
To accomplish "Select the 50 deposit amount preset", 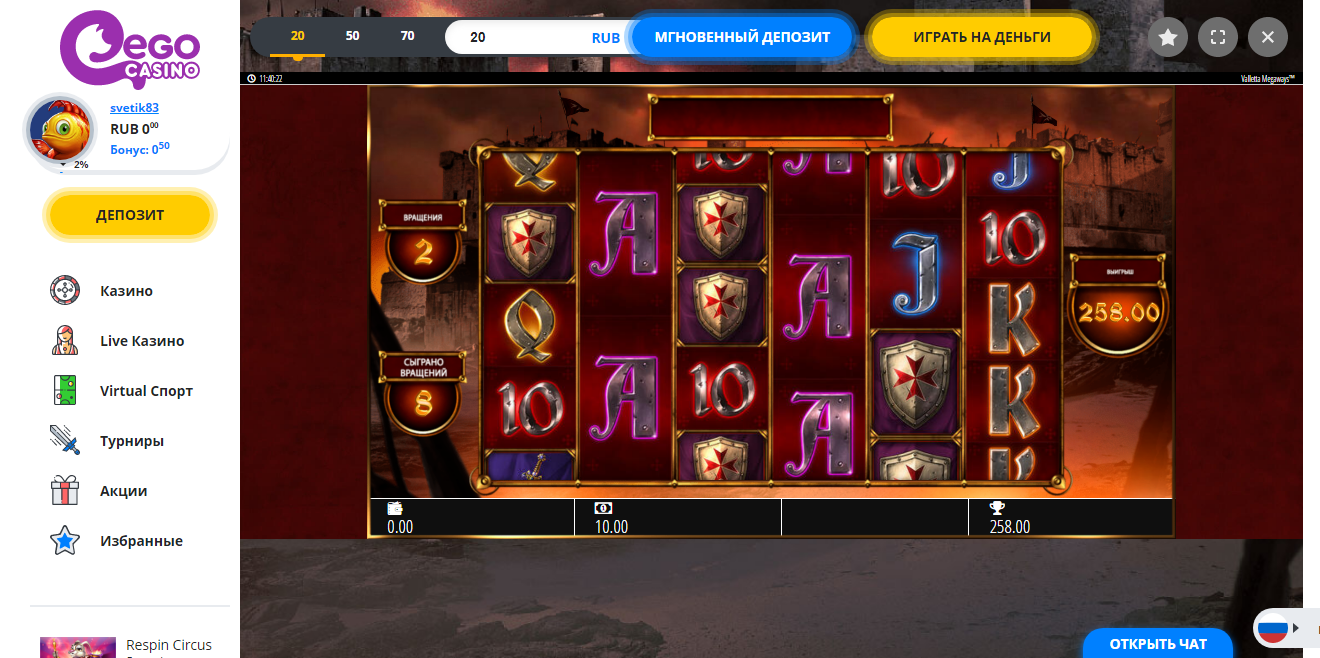I will pos(352,36).
